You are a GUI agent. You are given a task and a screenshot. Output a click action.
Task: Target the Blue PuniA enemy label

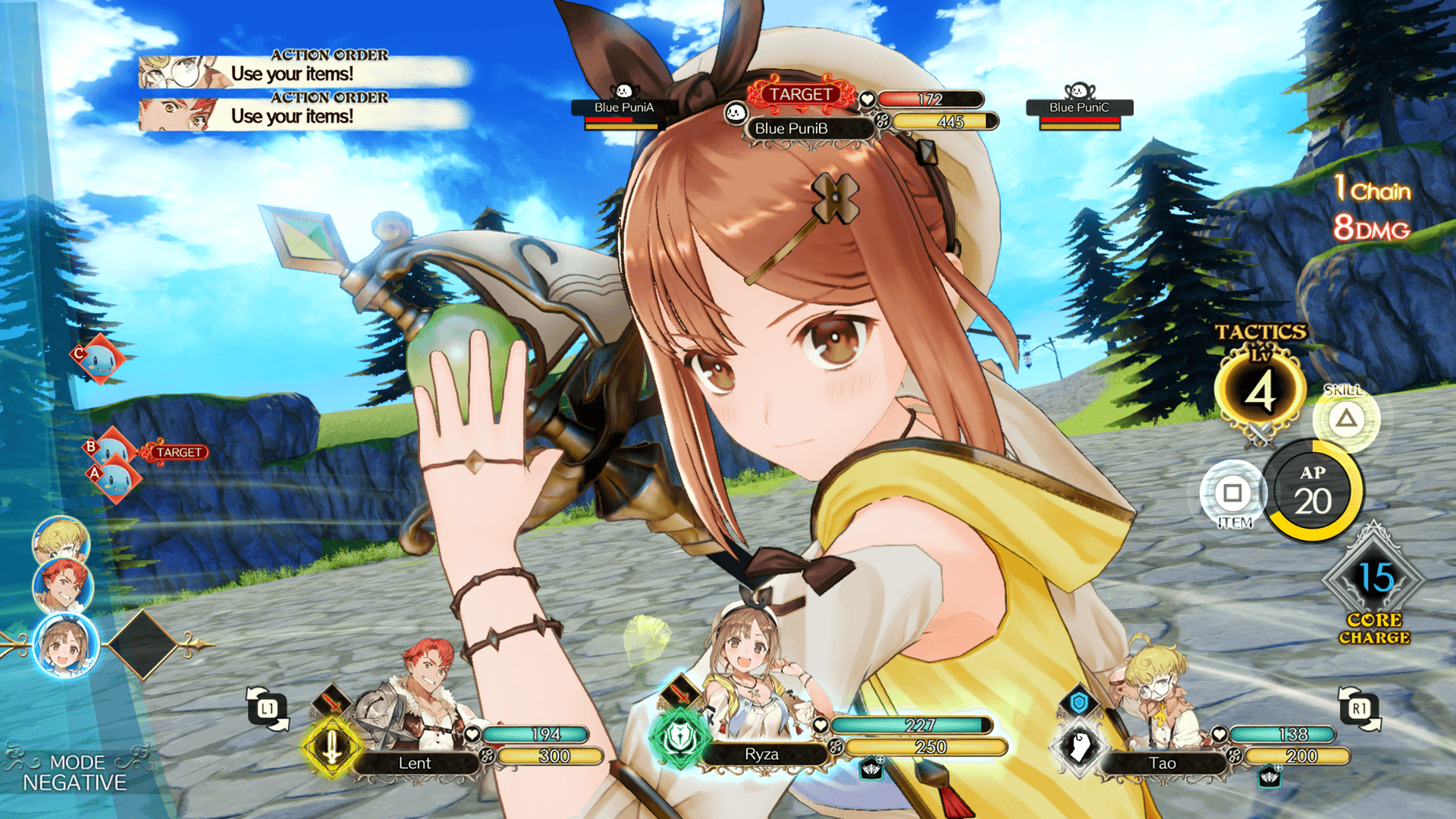coord(623,108)
